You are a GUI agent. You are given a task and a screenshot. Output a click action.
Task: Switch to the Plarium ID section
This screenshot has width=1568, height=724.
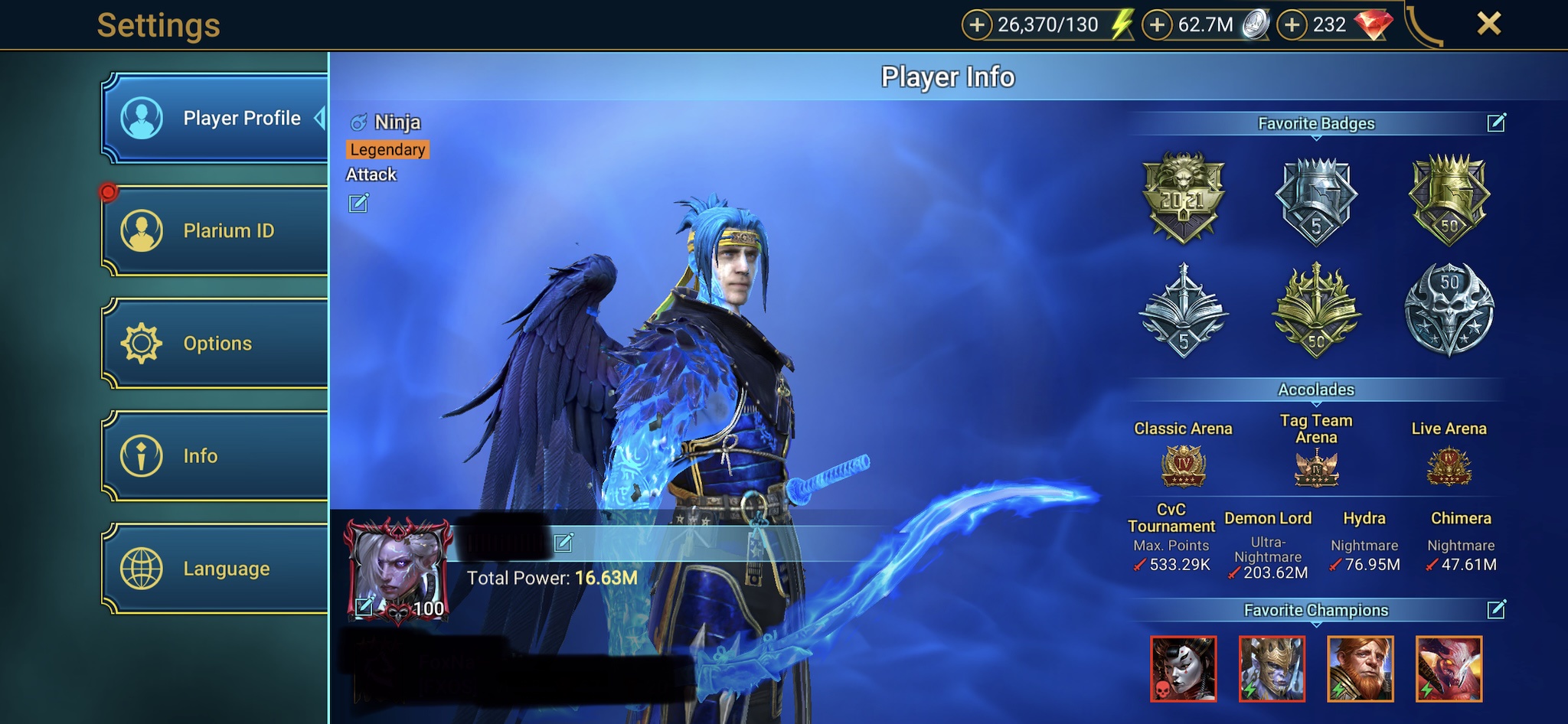pyautogui.click(x=214, y=230)
